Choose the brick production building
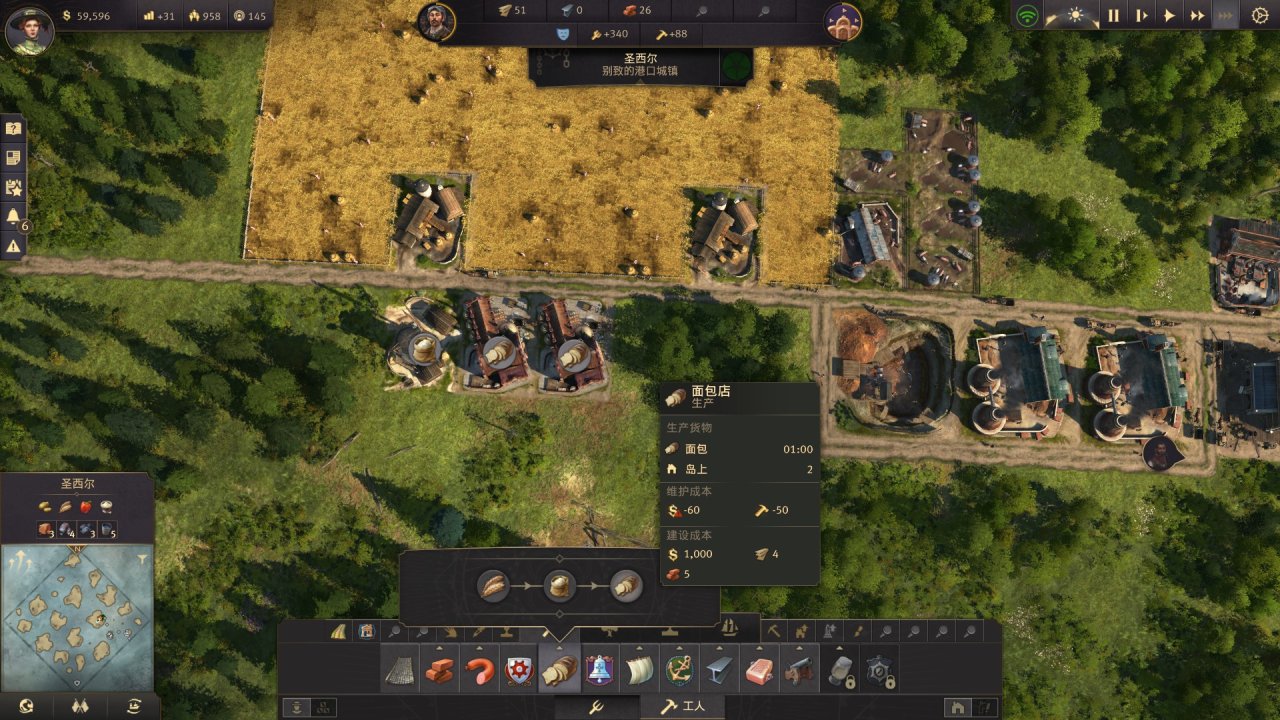This screenshot has width=1280, height=720. [x=439, y=670]
